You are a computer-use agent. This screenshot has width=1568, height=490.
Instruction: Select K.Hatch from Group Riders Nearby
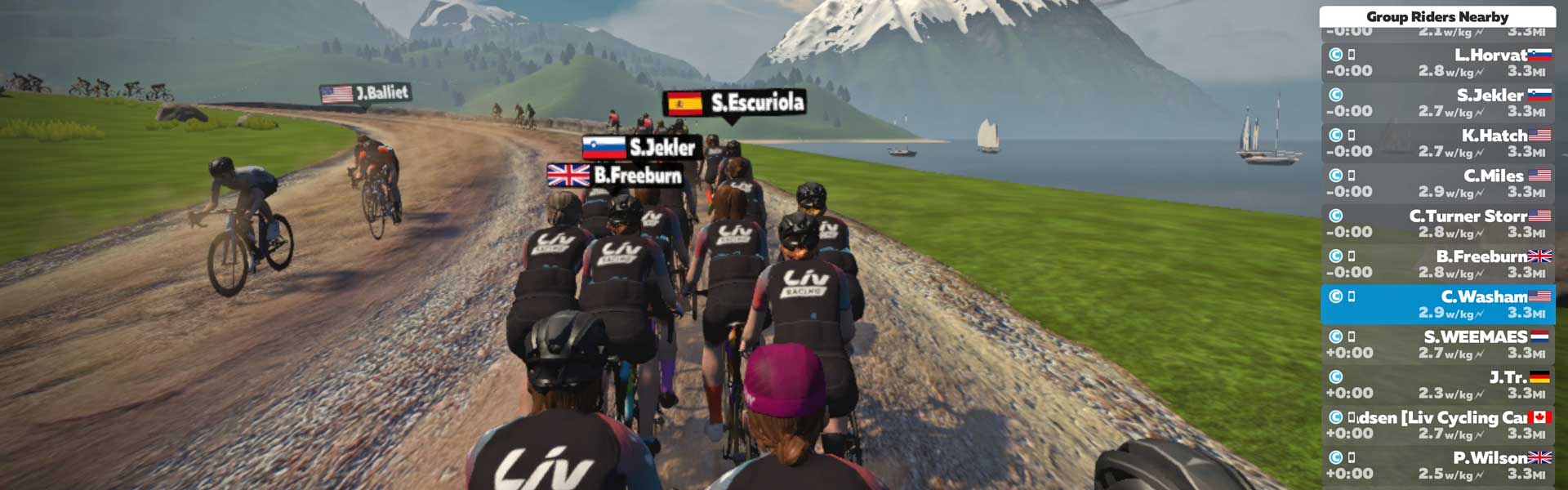(x=1437, y=143)
